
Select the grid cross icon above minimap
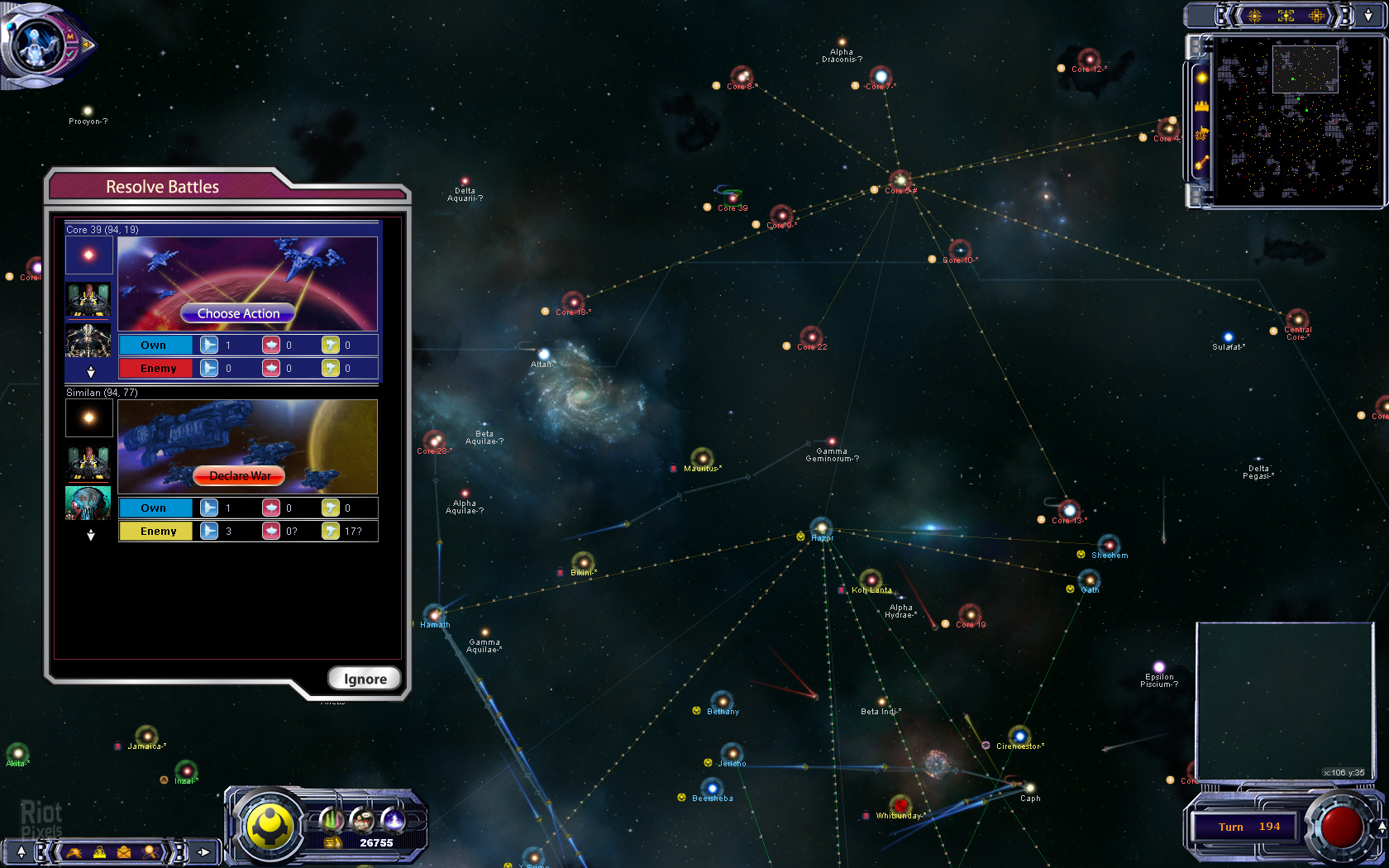[x=1316, y=16]
